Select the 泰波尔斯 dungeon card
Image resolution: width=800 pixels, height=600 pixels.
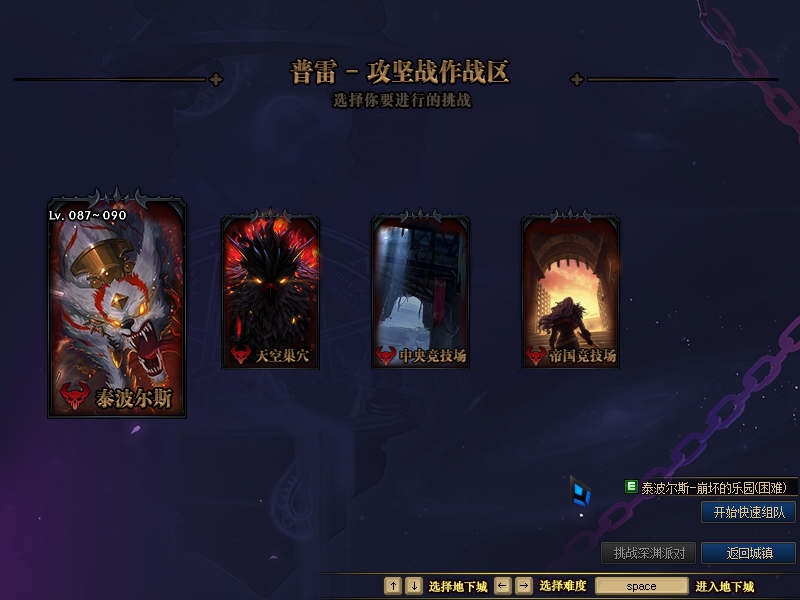[x=117, y=305]
